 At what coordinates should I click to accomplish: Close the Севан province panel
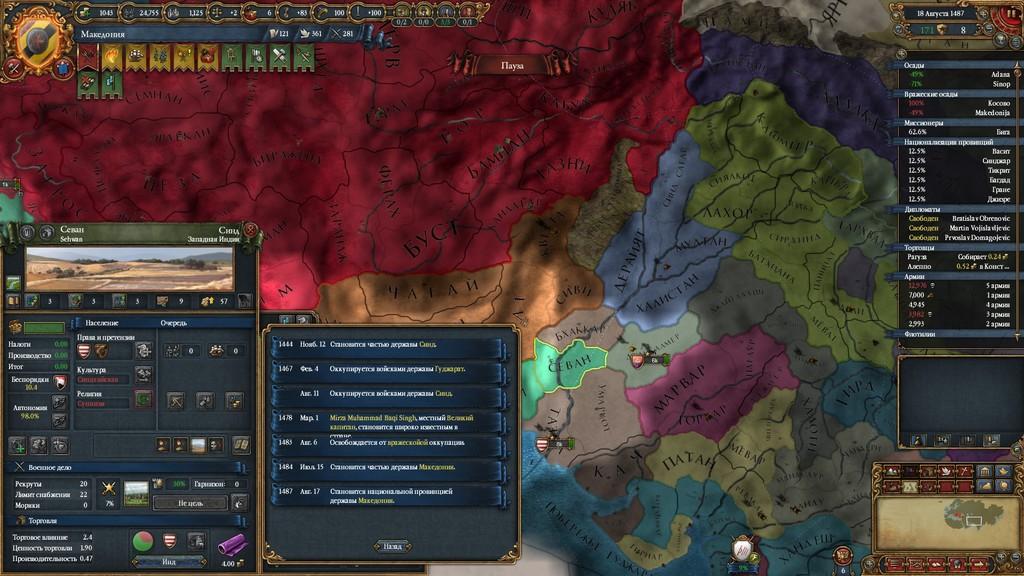(250, 229)
